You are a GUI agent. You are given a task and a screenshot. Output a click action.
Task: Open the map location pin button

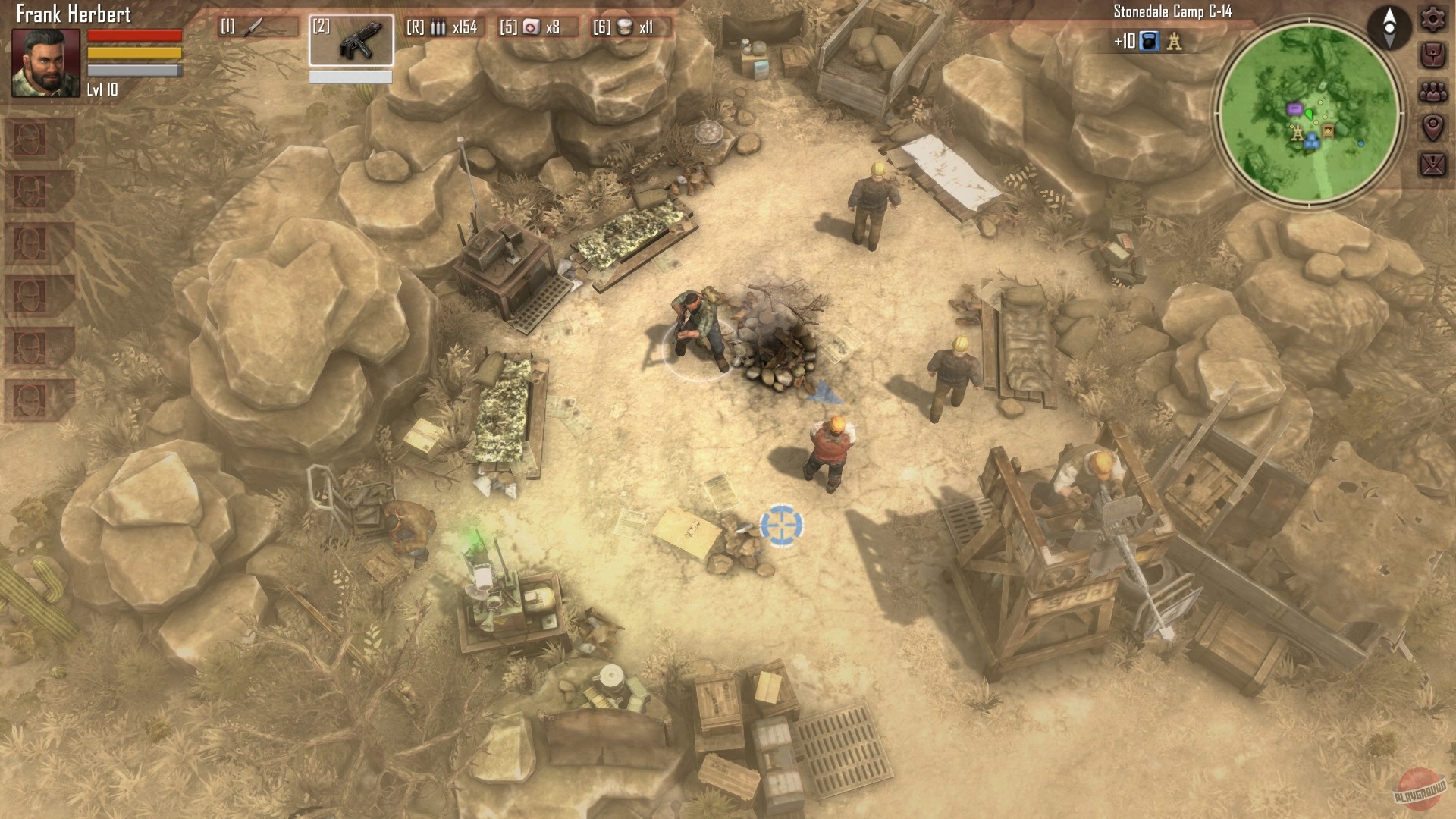pyautogui.click(x=1432, y=127)
